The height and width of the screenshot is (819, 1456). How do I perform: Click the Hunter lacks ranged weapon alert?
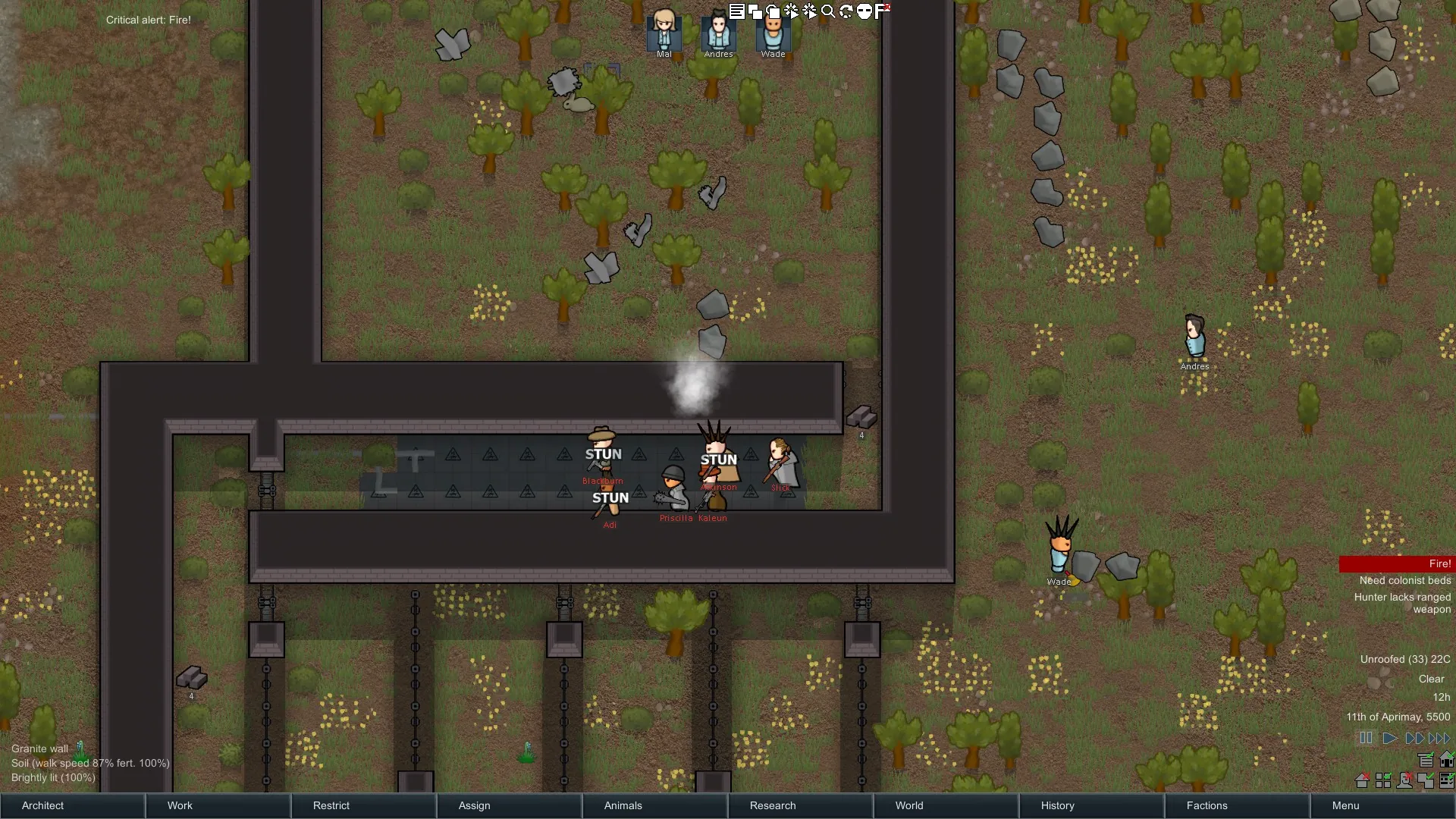tap(1403, 603)
